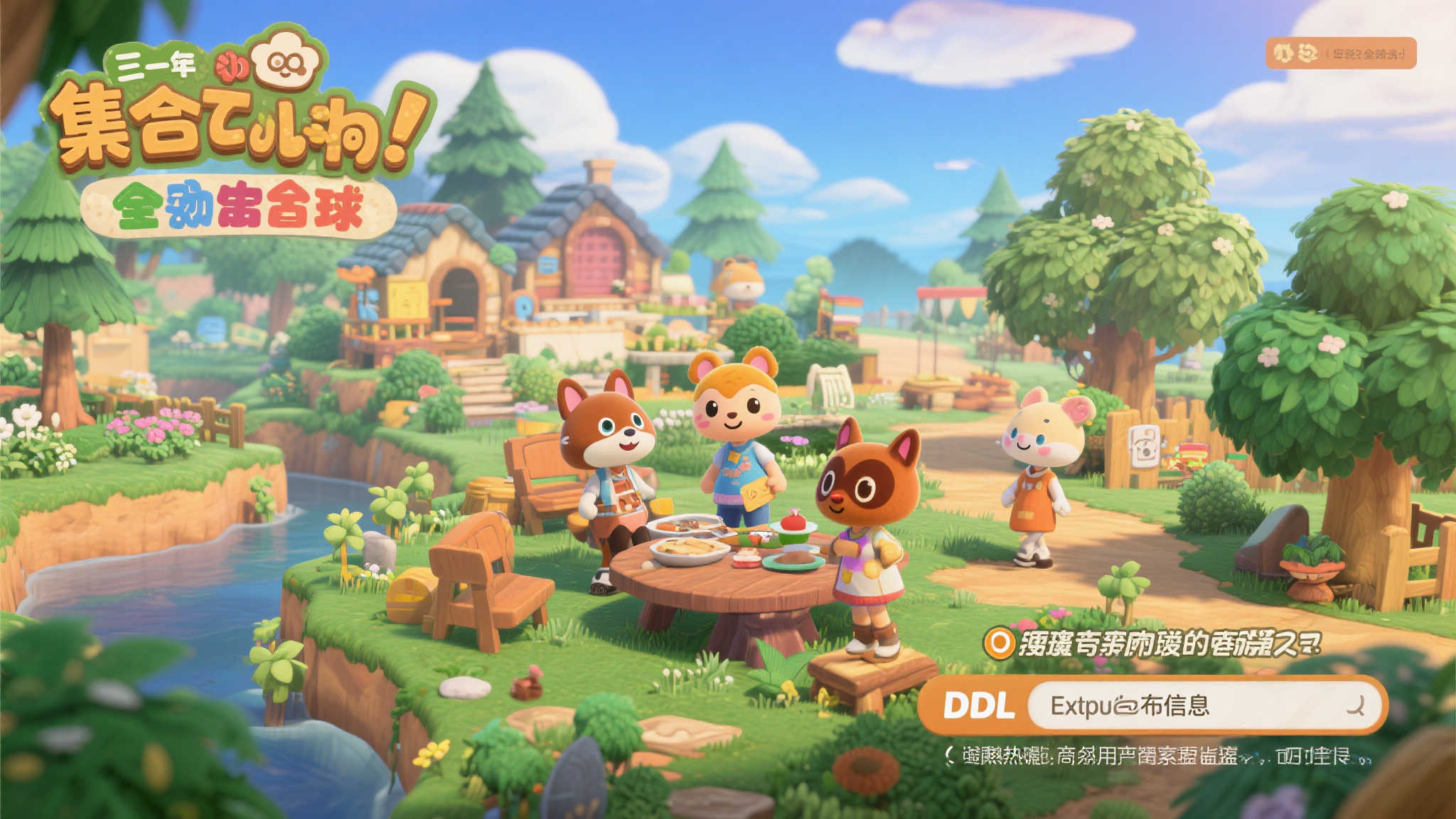Click the orange DDL label

978,706
